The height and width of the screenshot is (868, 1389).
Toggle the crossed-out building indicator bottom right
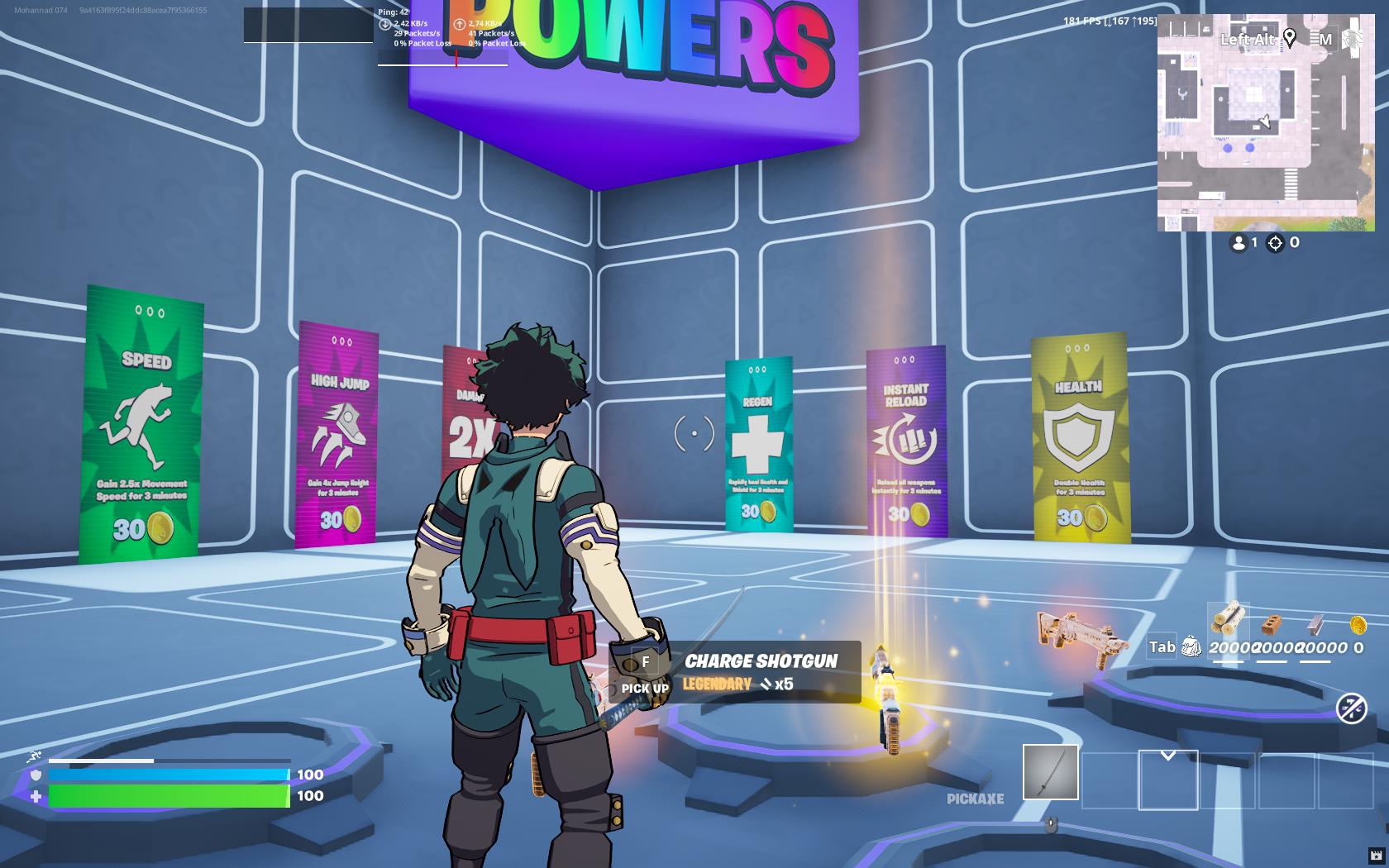(x=1351, y=708)
